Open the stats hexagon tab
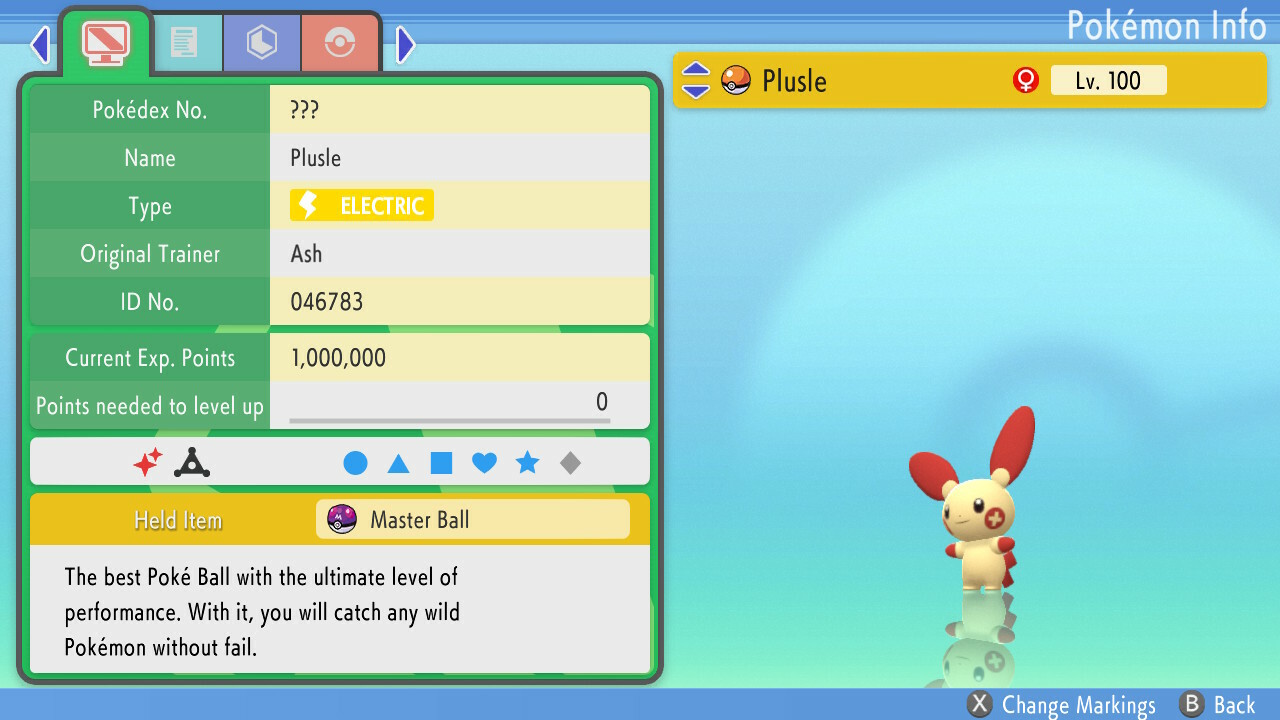Screen dimensions: 1280x720 pyautogui.click(x=261, y=42)
